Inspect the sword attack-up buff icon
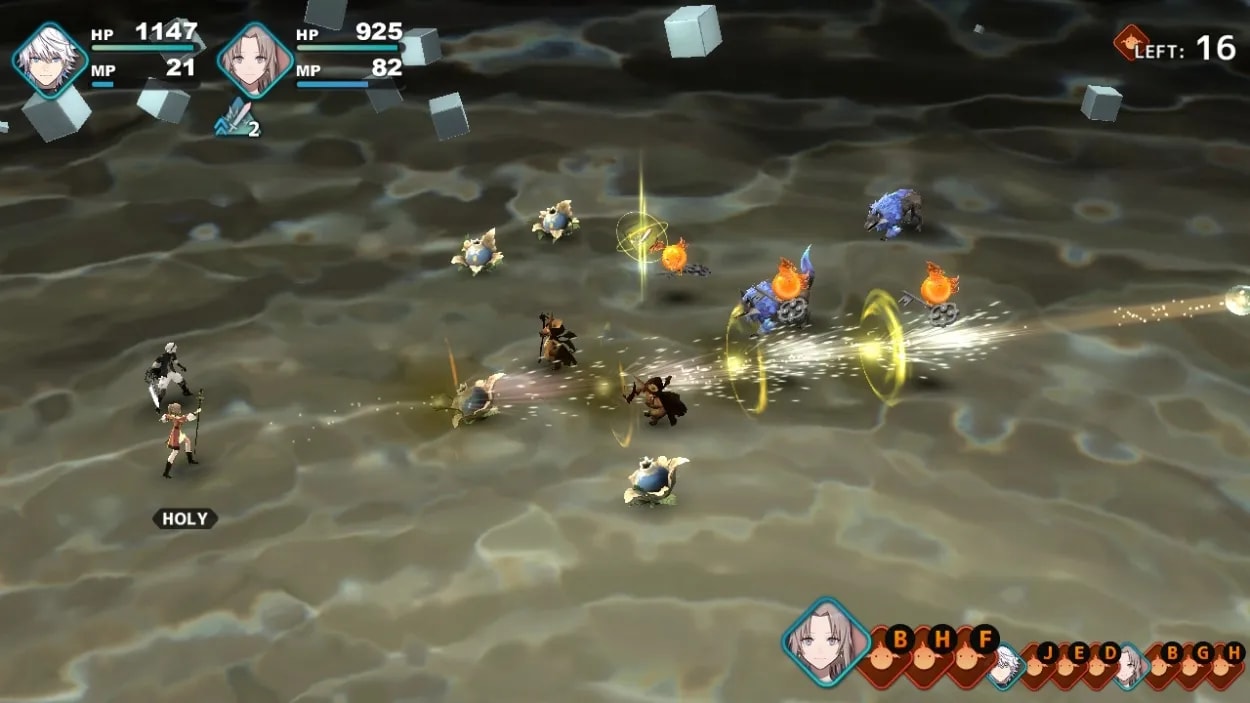The width and height of the screenshot is (1250, 703). click(236, 118)
